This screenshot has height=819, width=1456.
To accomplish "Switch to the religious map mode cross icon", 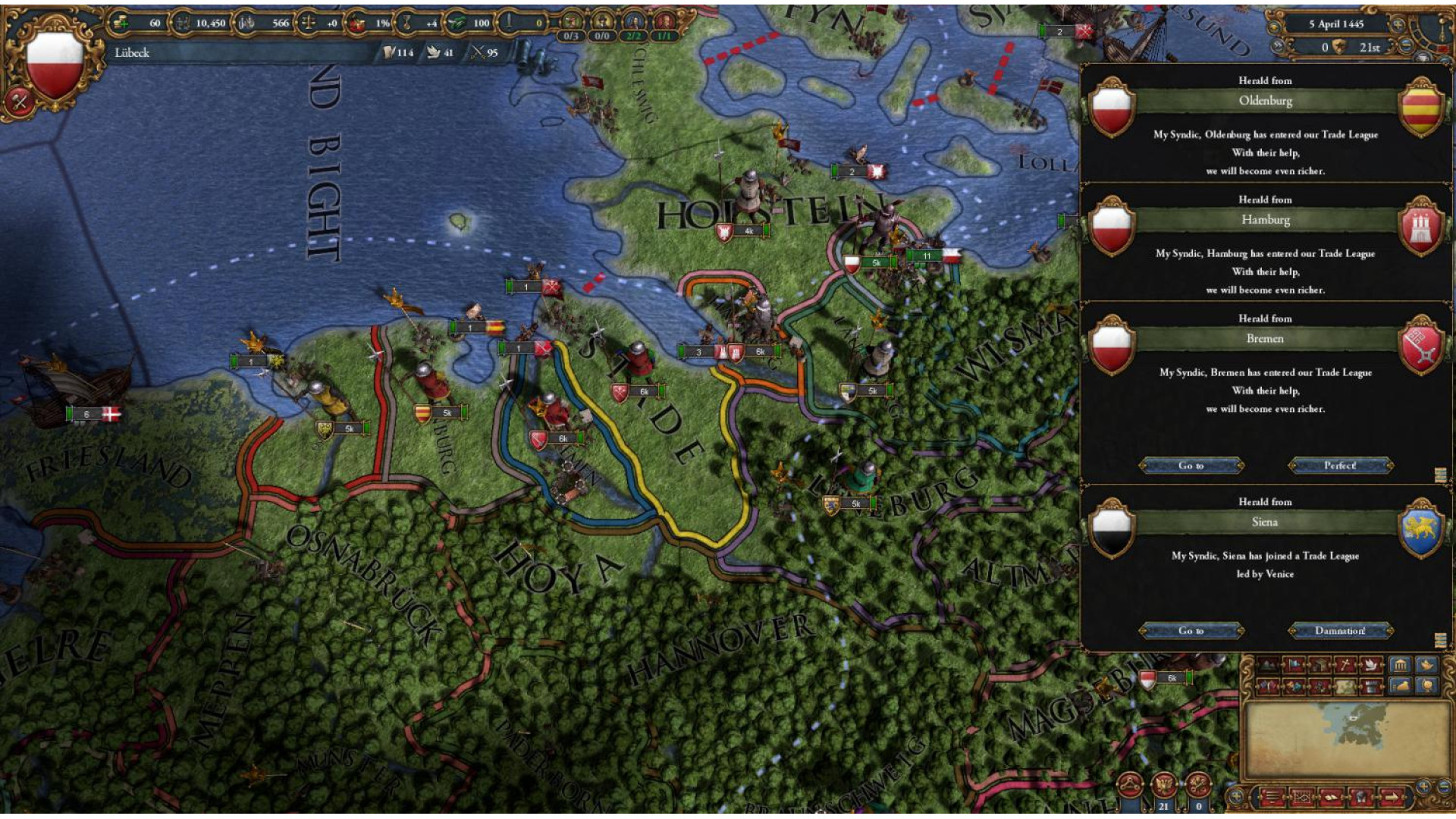I will click(1345, 666).
